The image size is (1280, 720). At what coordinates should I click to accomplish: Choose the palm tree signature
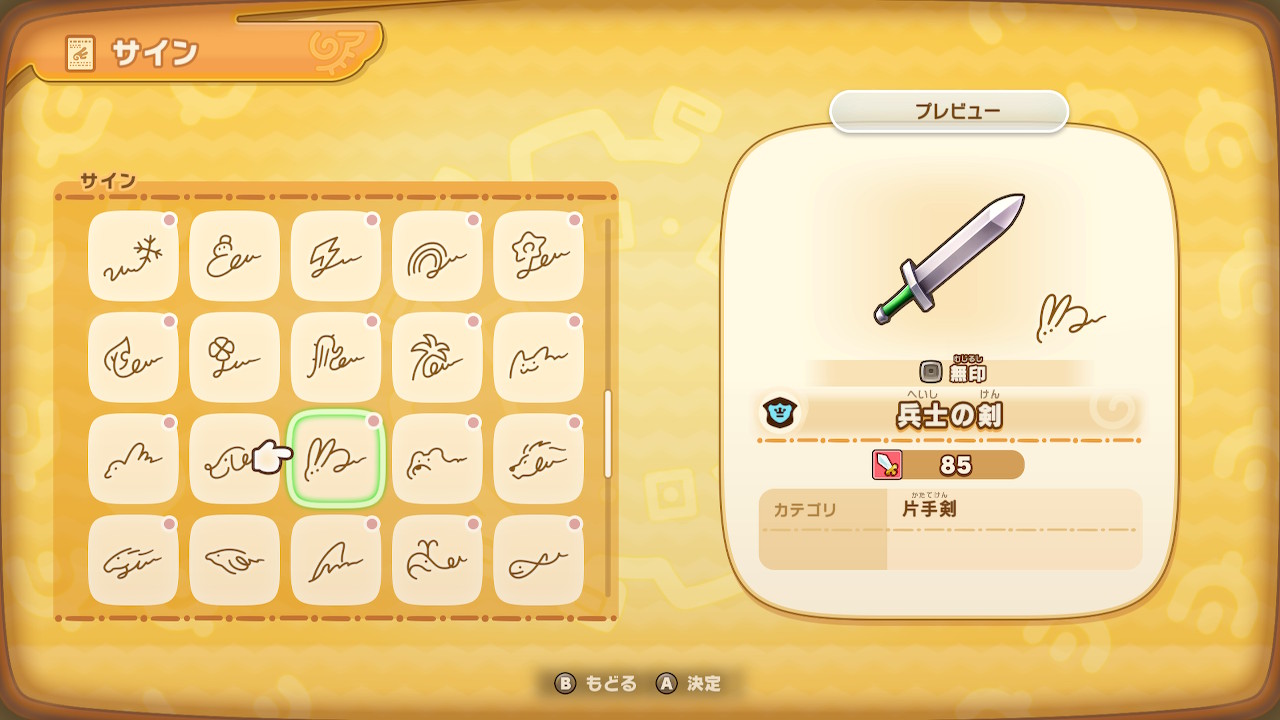[437, 358]
